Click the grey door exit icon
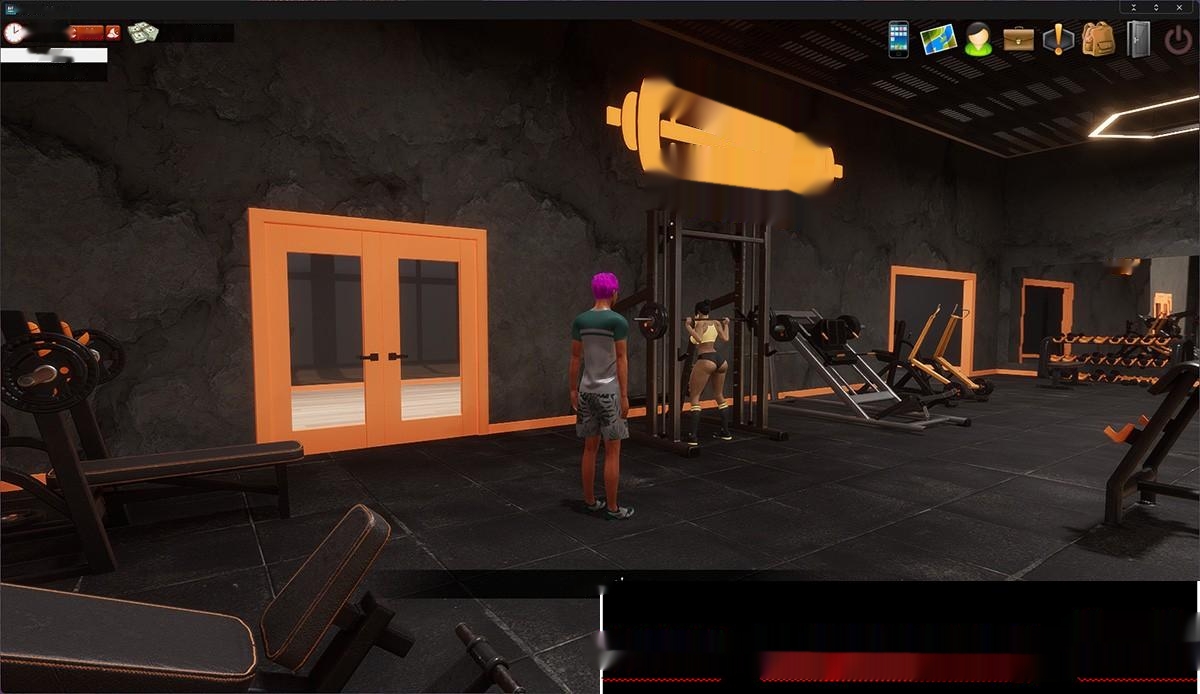The width and height of the screenshot is (1200, 694). (1138, 39)
